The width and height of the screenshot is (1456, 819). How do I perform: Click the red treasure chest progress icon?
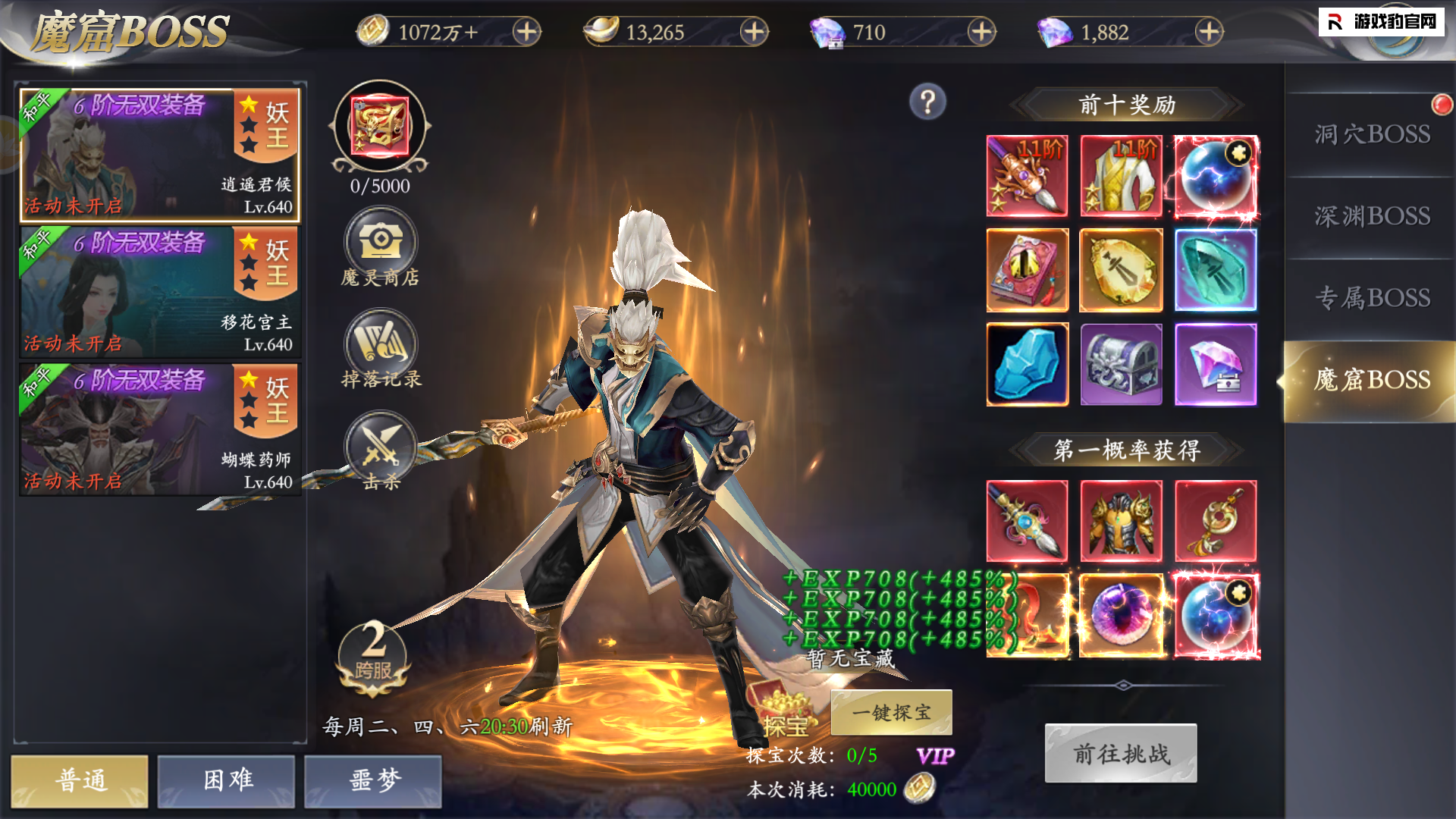pos(380,127)
